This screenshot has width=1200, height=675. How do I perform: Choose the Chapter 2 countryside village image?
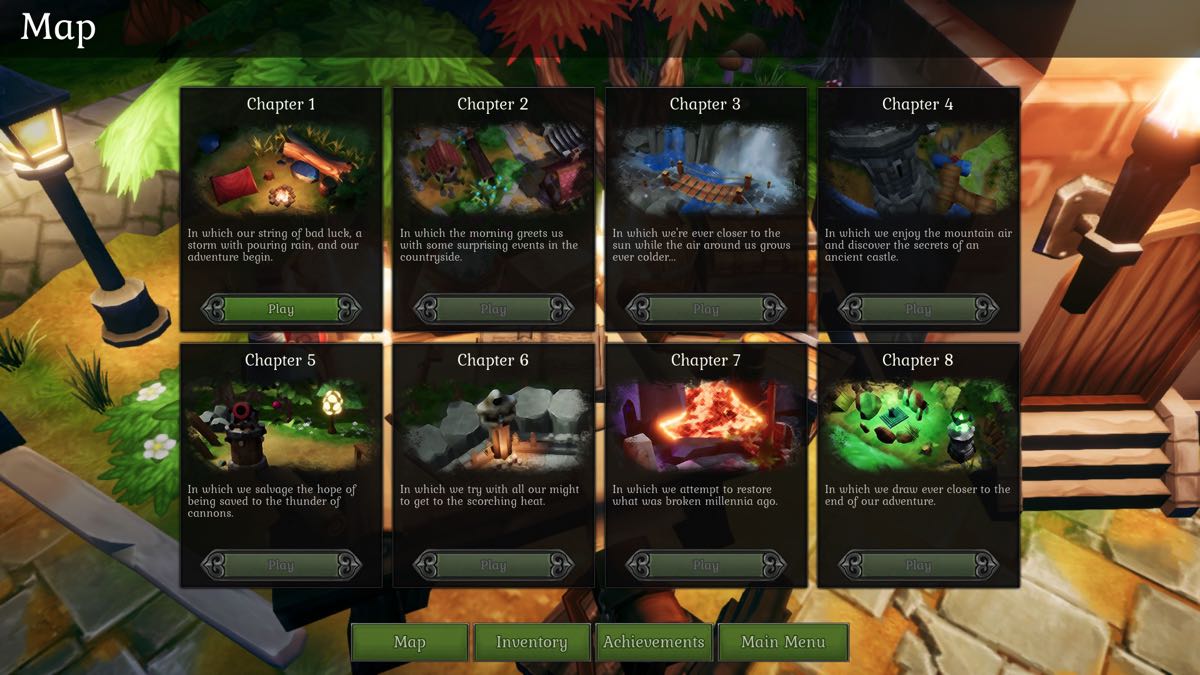(x=493, y=170)
